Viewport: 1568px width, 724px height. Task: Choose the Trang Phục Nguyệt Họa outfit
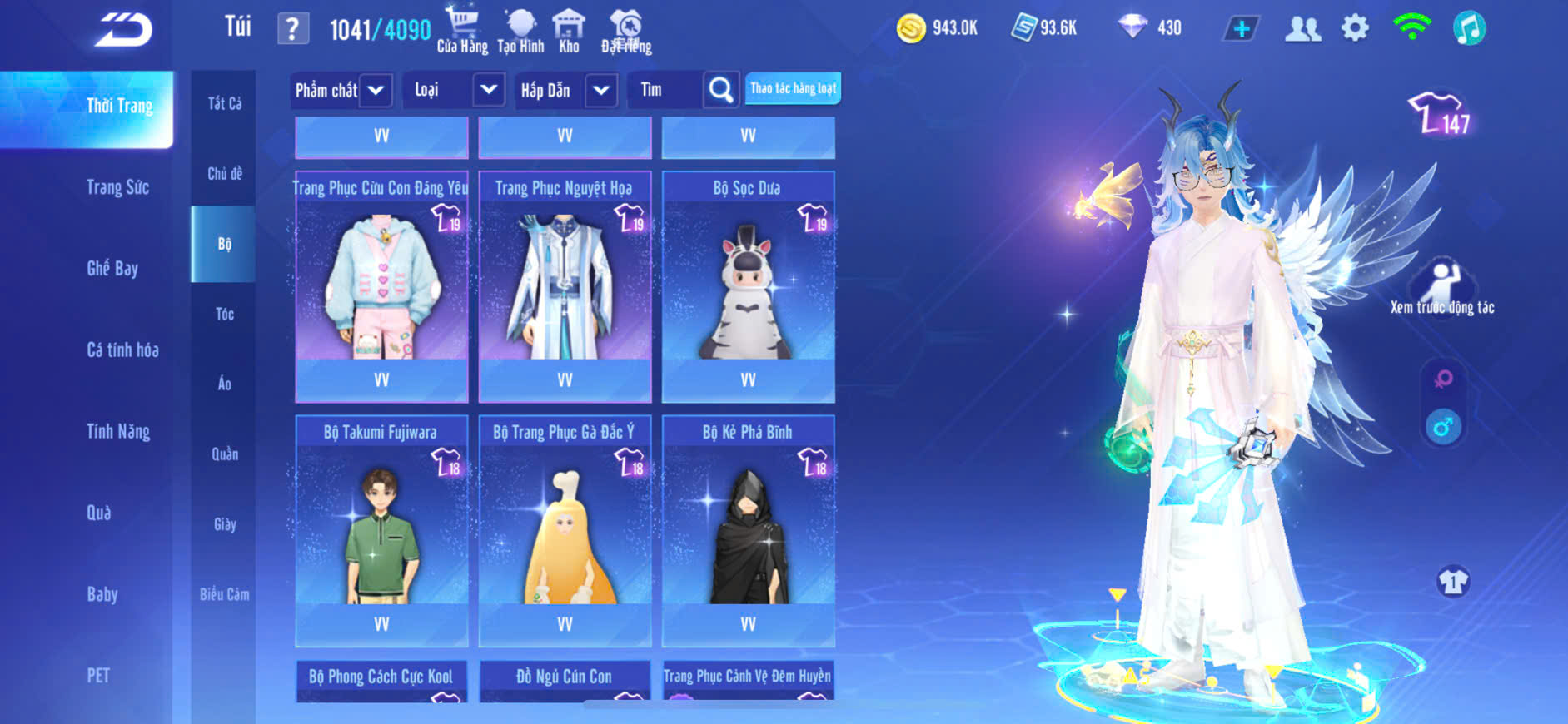click(565, 283)
